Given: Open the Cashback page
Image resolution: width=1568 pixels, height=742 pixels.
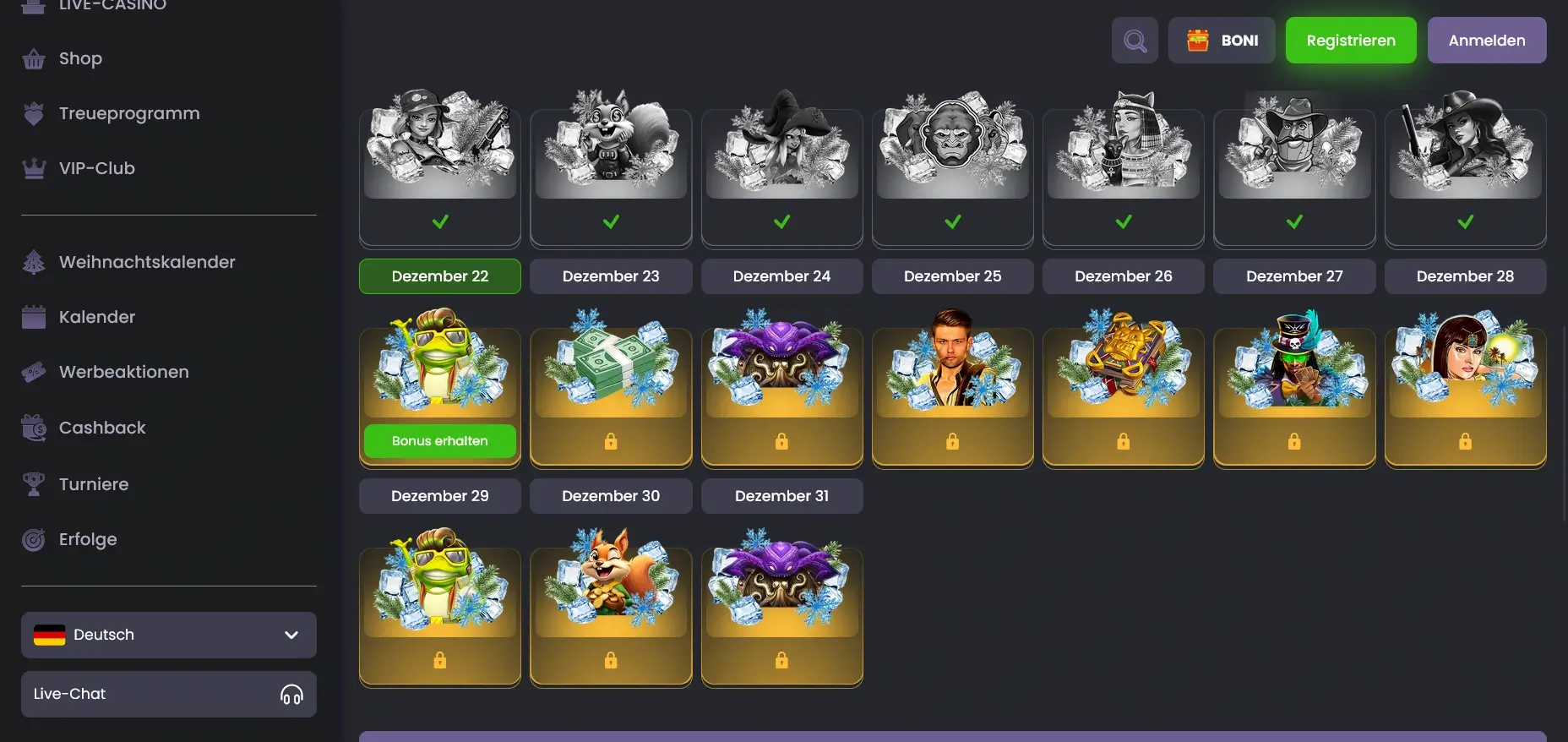Looking at the screenshot, I should click(x=101, y=428).
